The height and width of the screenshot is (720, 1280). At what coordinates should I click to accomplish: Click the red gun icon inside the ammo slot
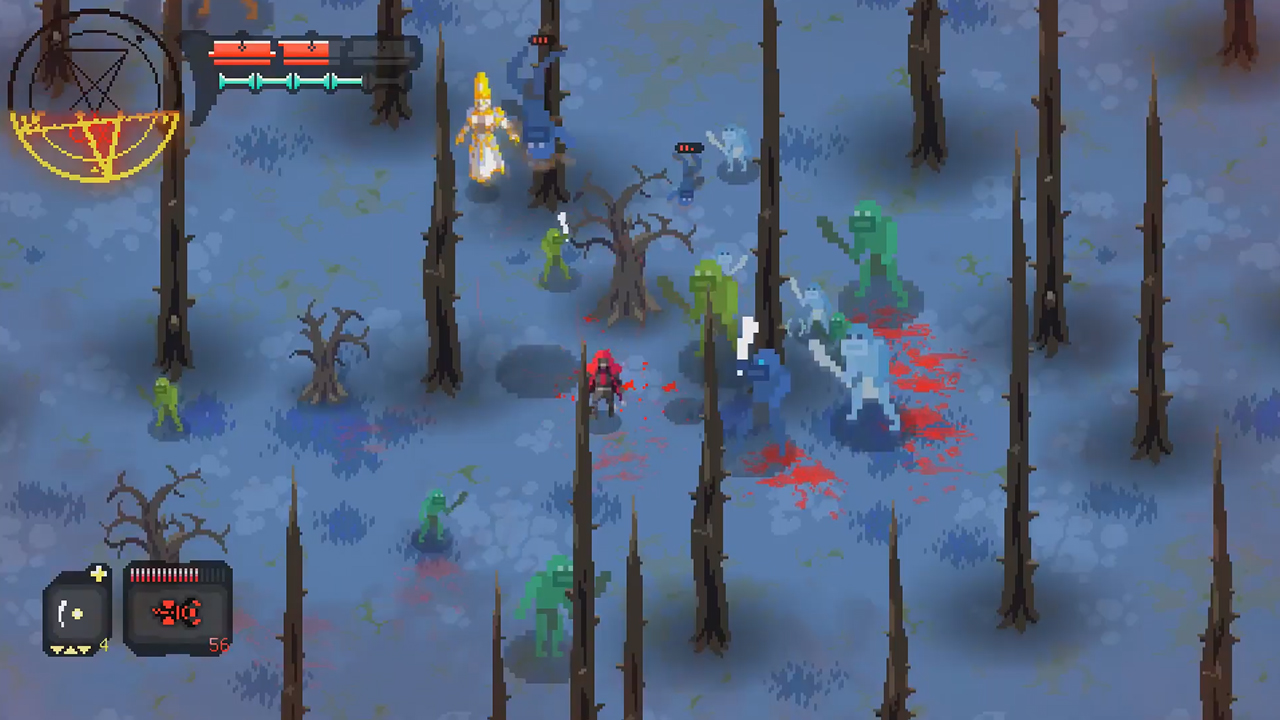[x=177, y=612]
